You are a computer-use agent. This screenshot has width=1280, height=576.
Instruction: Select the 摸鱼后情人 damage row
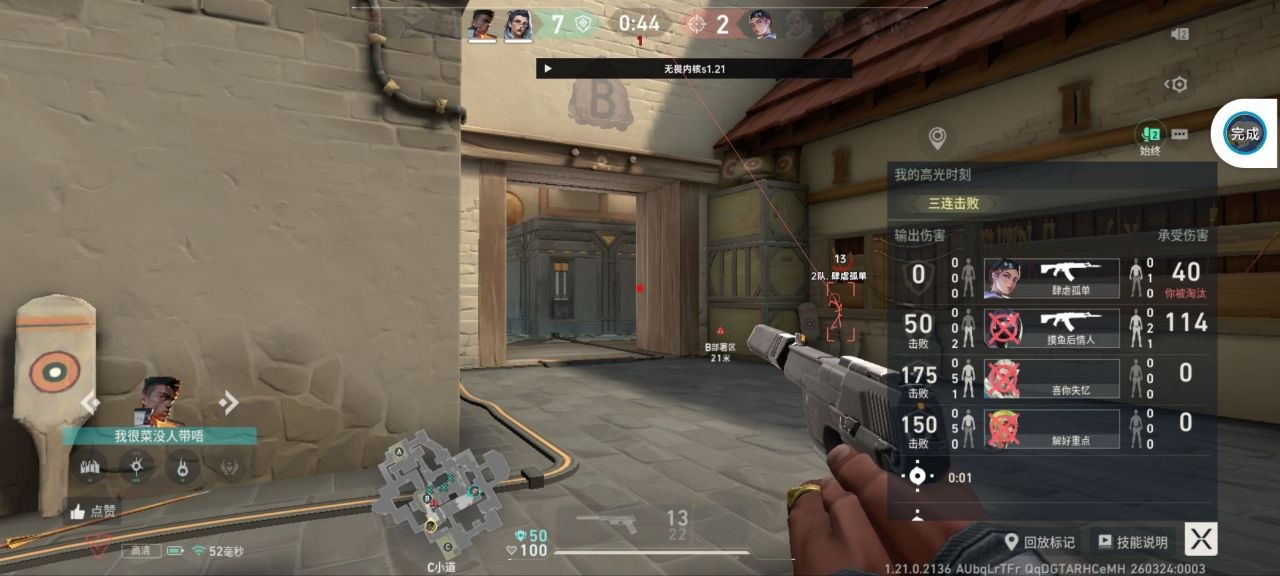[1051, 328]
